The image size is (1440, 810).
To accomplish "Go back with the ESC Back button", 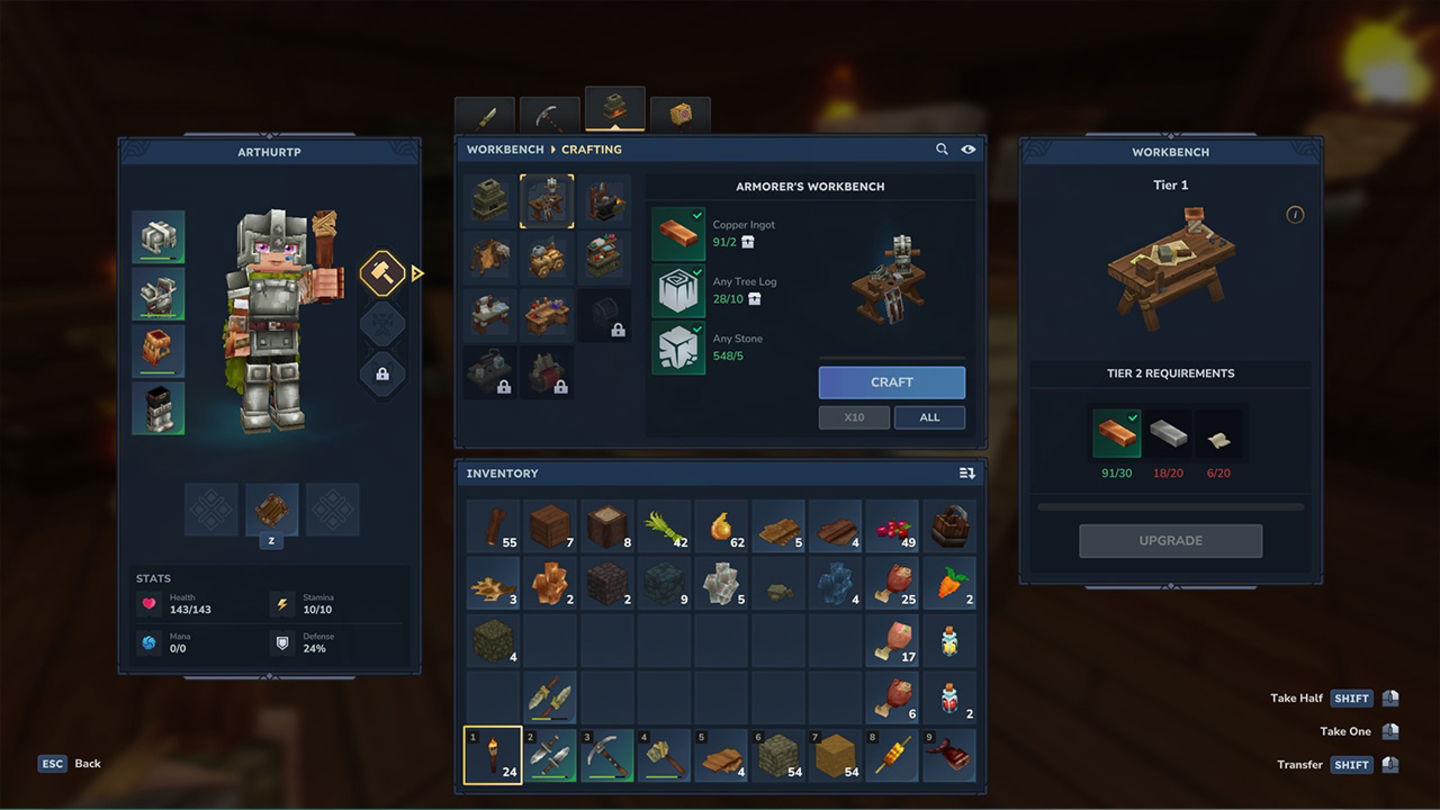I will pos(70,763).
